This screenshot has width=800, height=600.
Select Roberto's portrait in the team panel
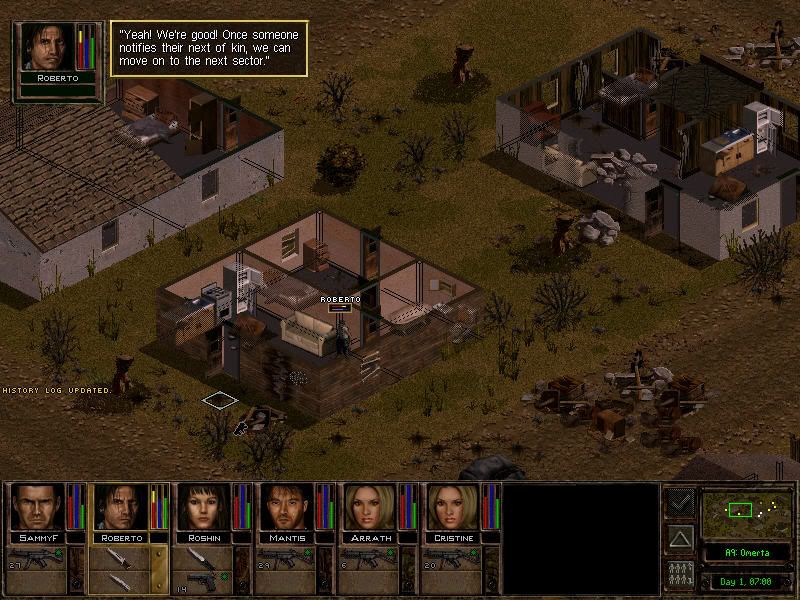point(120,508)
